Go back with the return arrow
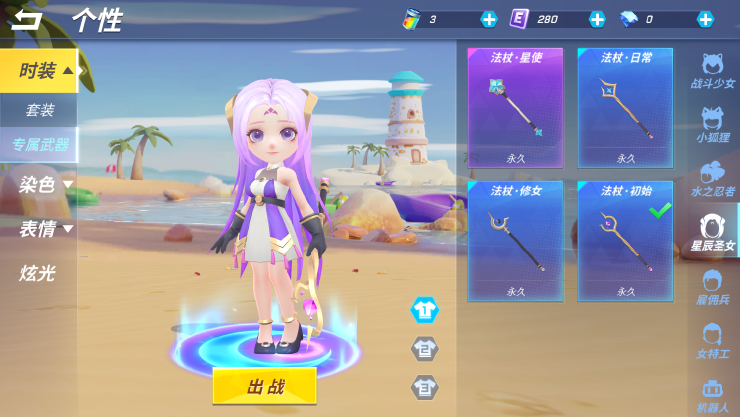Screen dimensions: 740x417 click(x=27, y=20)
